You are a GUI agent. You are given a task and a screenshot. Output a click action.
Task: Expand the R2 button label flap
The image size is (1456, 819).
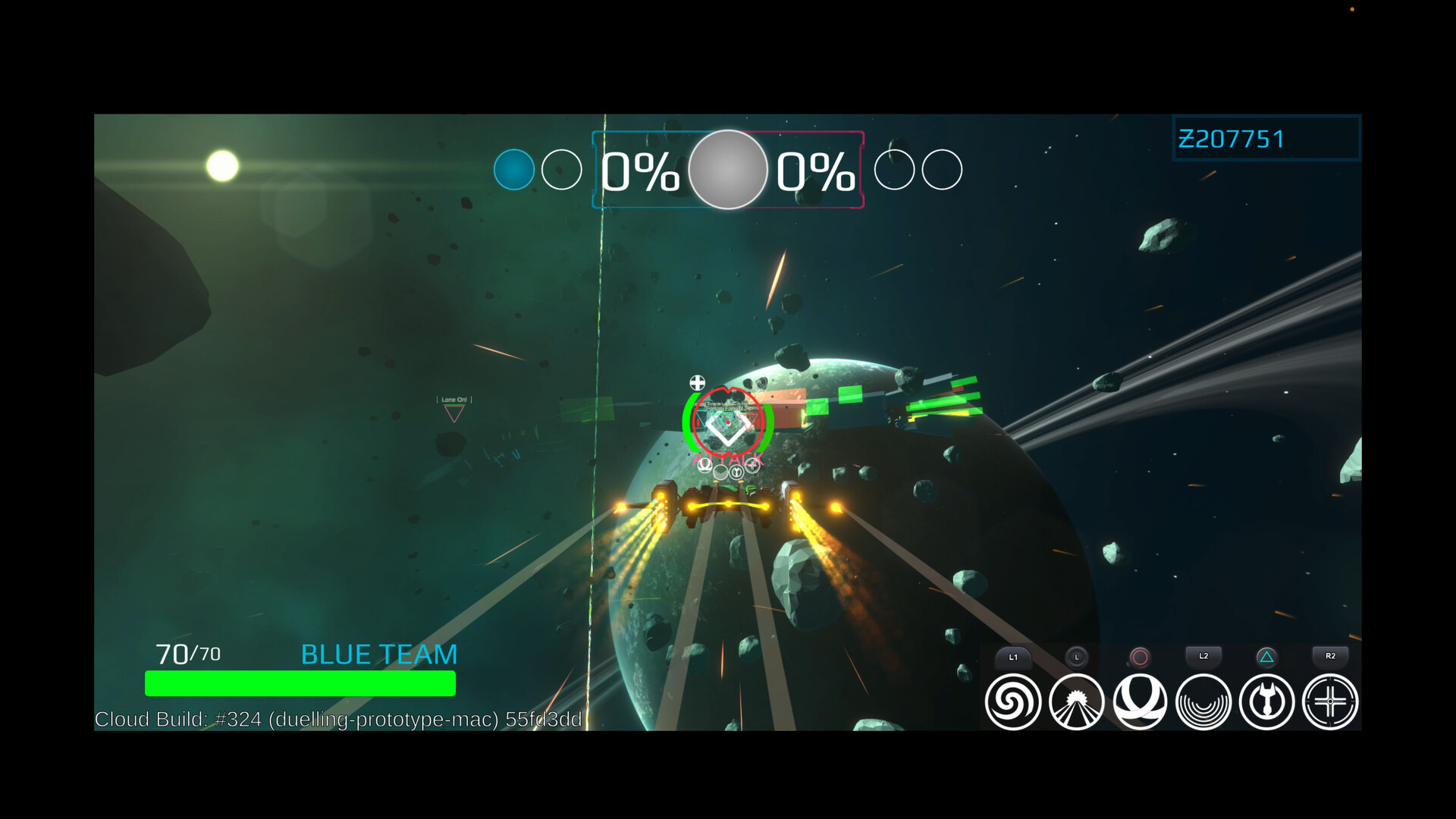pos(1329,657)
